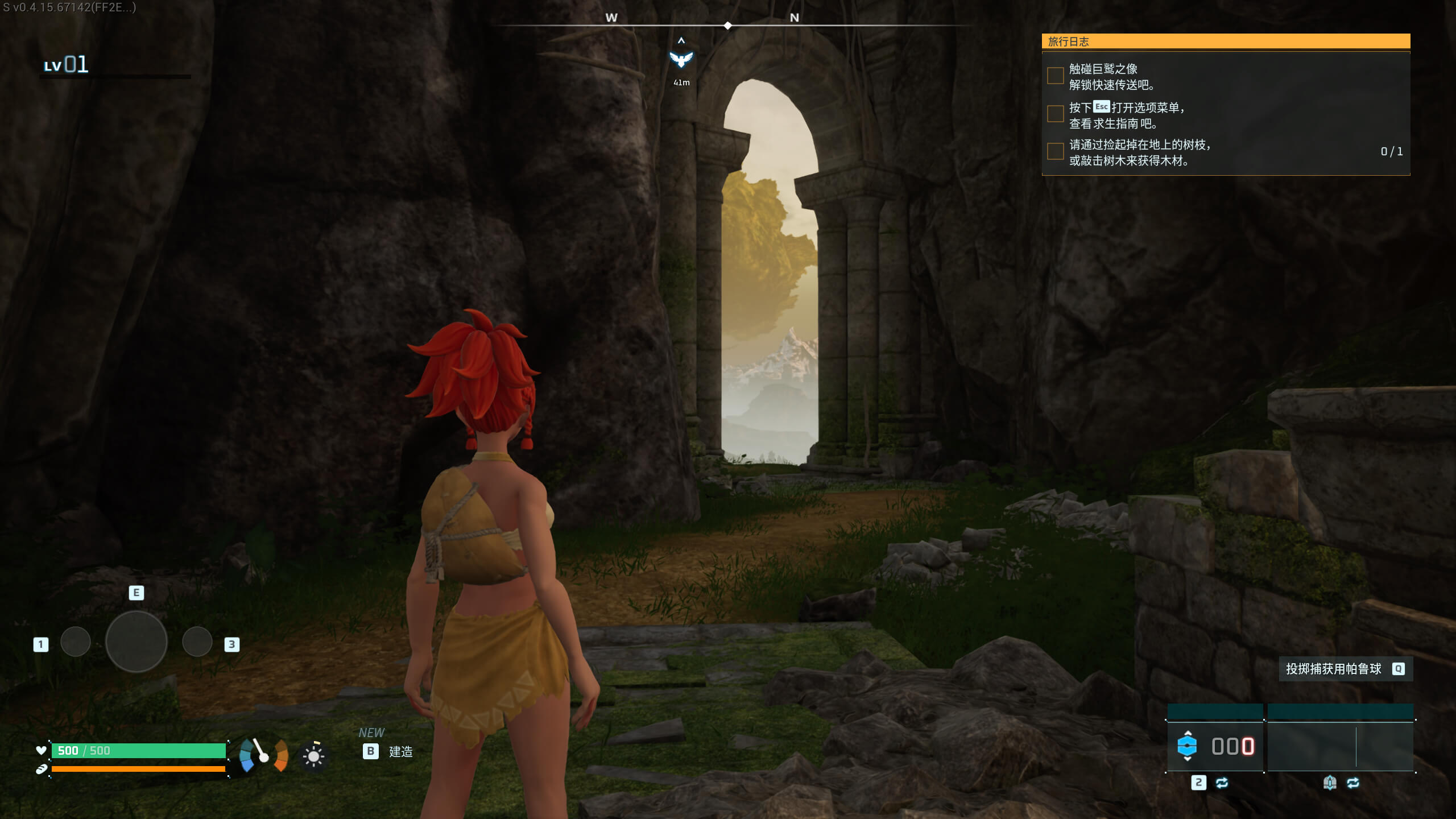
Task: Click the heart icon next to the 500/500 bar
Action: pos(41,750)
